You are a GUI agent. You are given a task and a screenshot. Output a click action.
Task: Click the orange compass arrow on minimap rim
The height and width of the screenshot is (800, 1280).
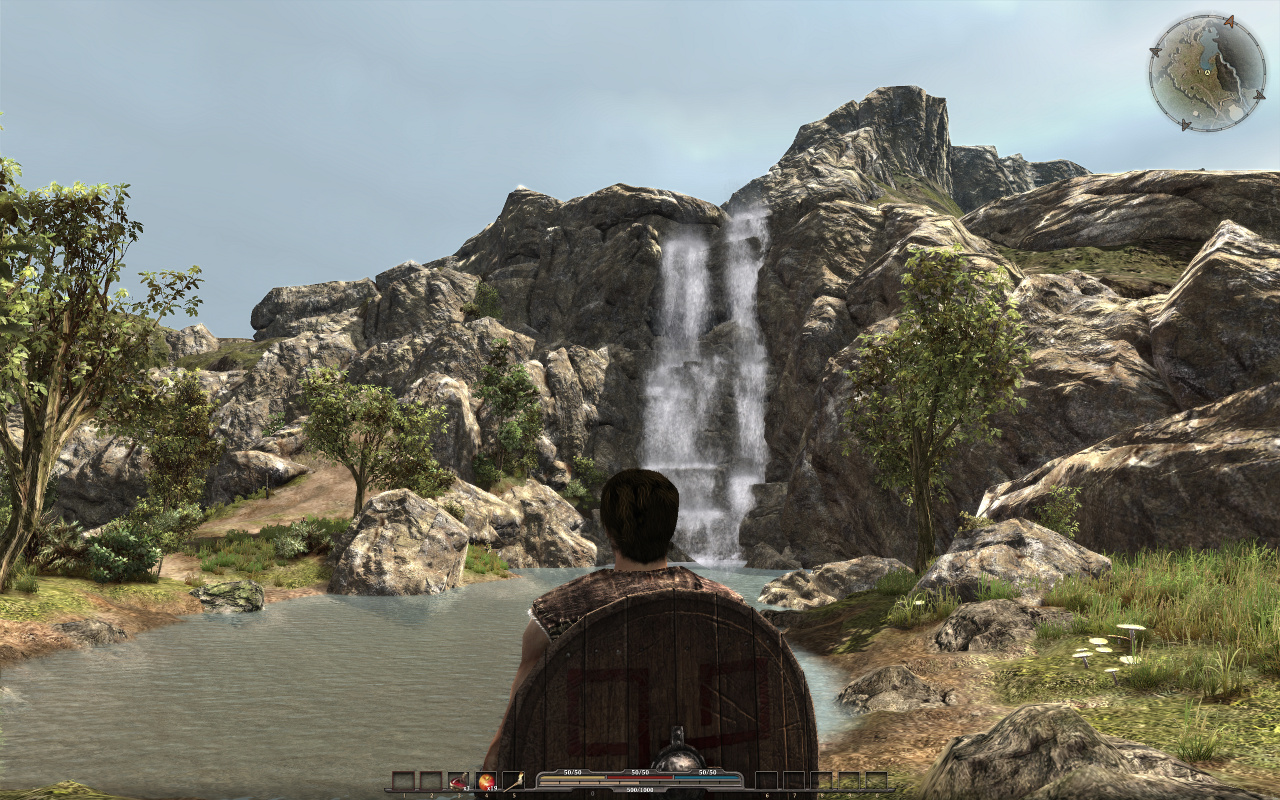click(x=1230, y=21)
